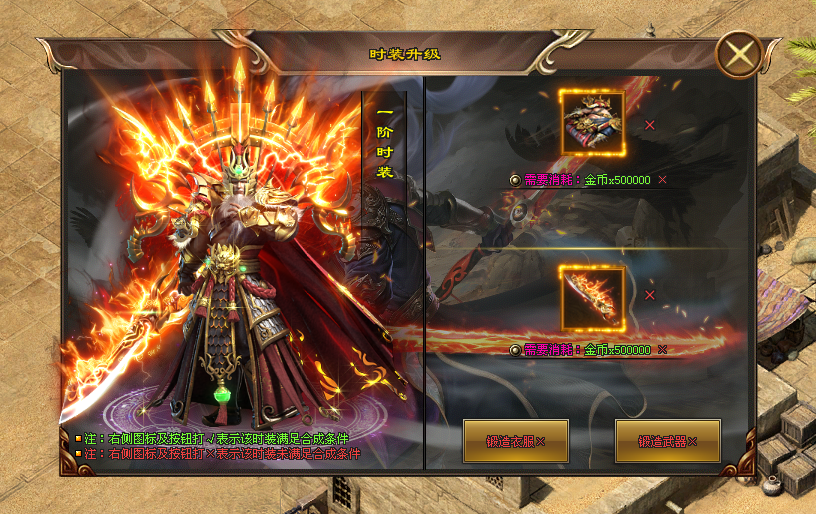Select the flaming sword weapon slot
Screen dimensions: 816x514
(x=592, y=297)
